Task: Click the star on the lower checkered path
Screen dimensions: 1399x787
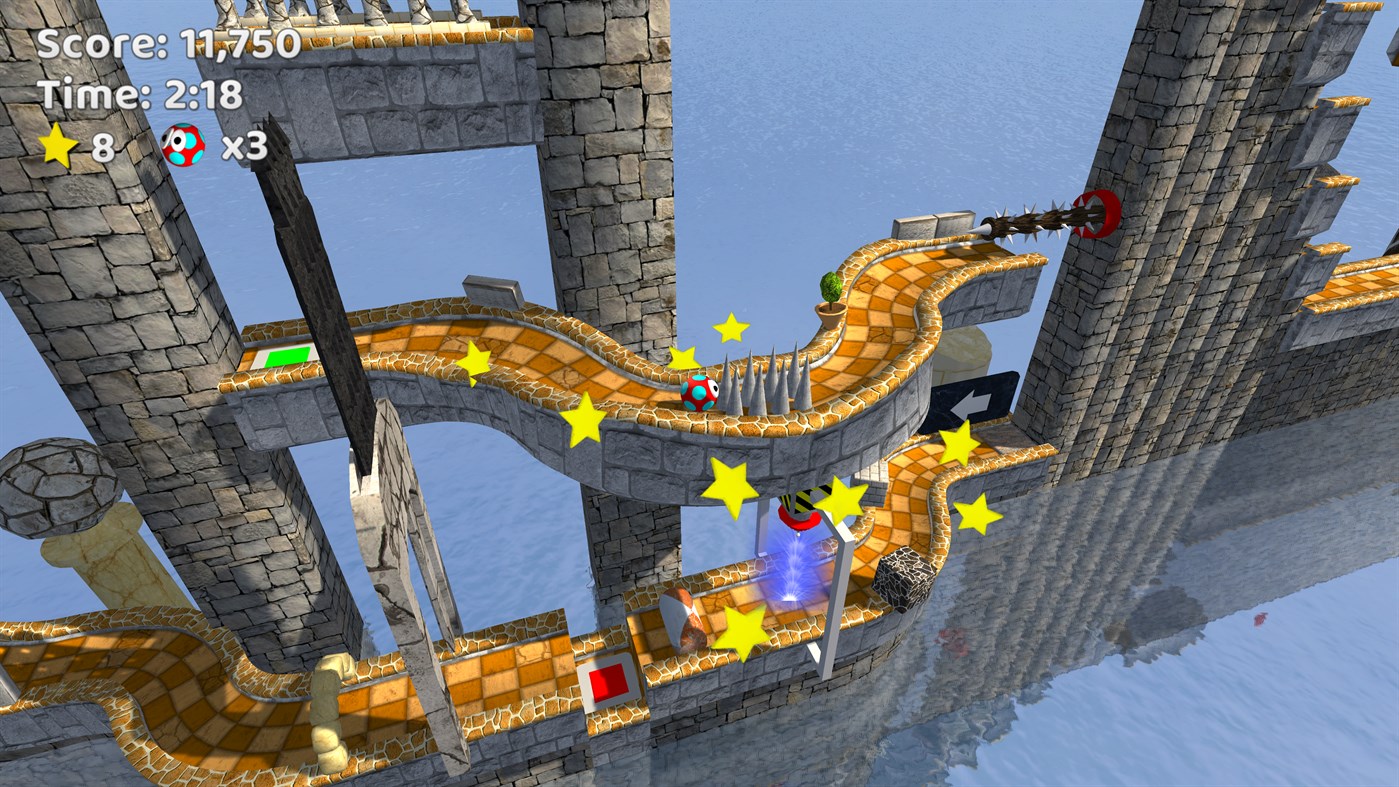Action: (740, 630)
